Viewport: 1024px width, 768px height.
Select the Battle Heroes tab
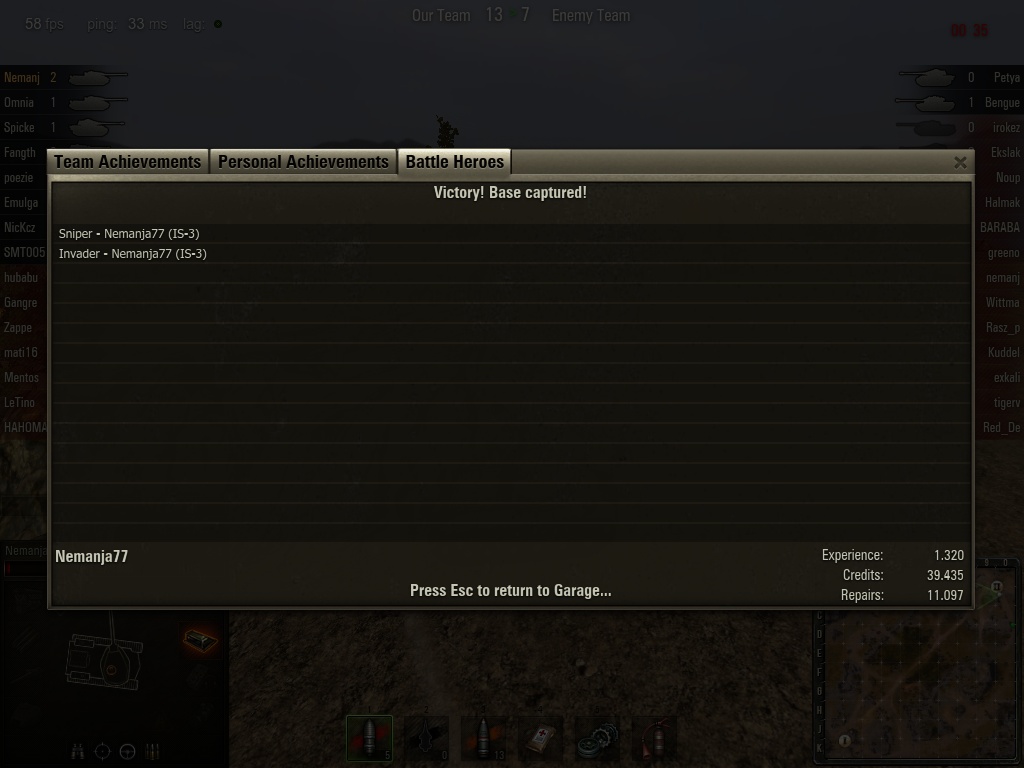coord(455,162)
